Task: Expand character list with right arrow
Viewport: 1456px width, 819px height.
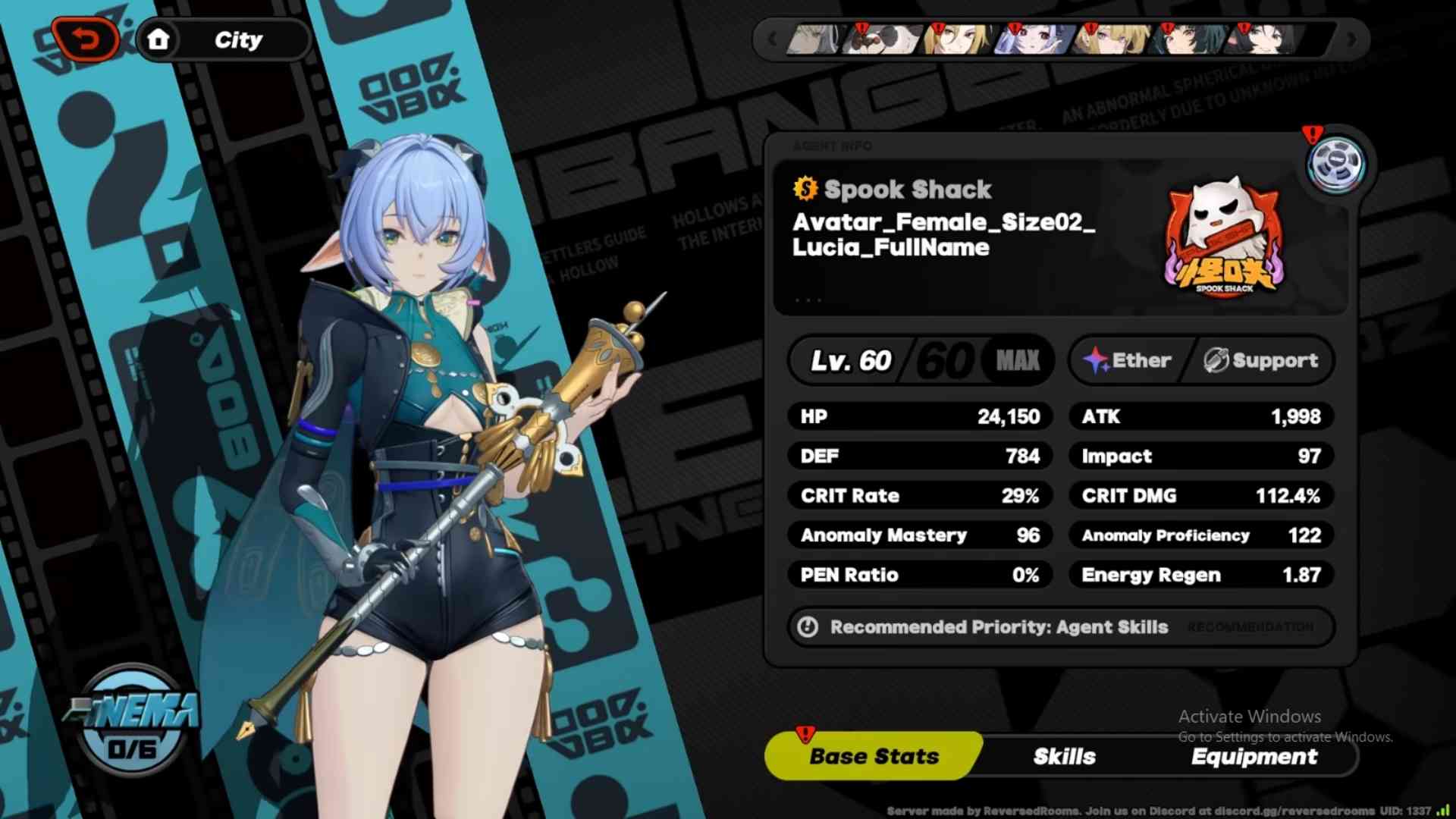Action: tap(1351, 39)
